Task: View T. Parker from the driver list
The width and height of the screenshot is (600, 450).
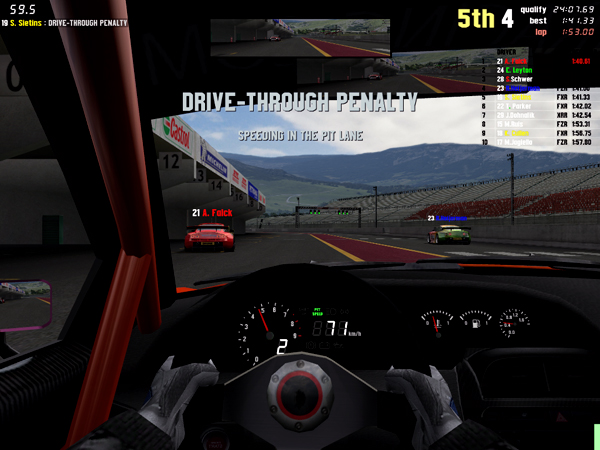Action: point(517,105)
